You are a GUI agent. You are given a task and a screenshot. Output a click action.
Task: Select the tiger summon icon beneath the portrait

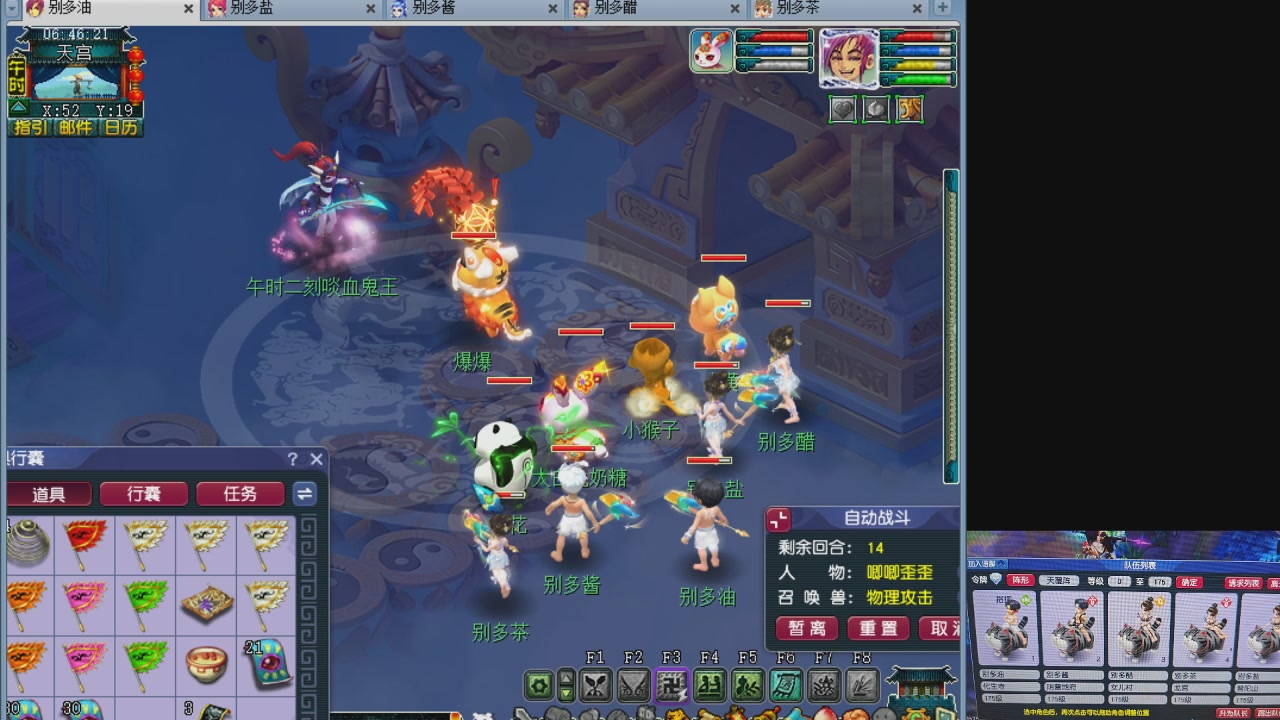click(910, 109)
